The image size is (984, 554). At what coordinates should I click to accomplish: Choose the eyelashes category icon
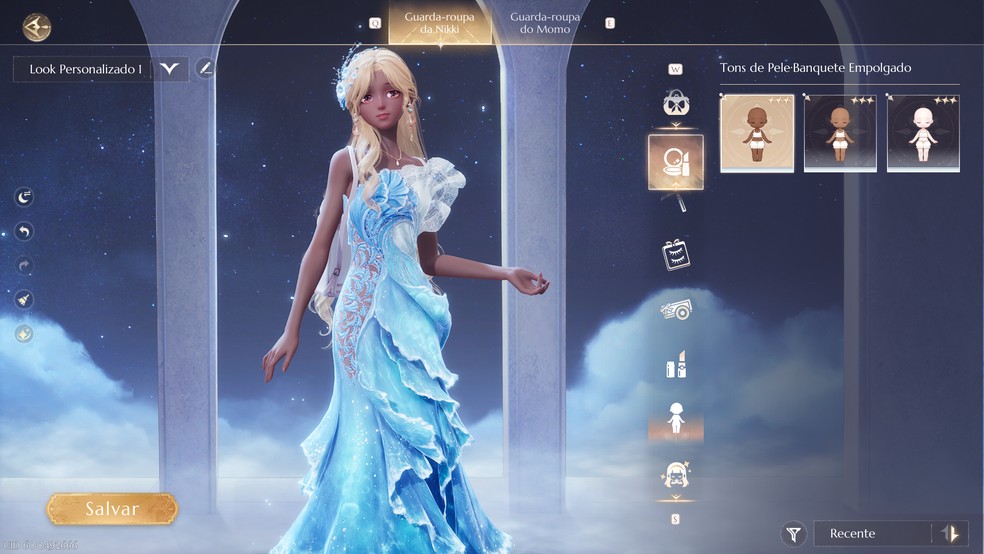(x=675, y=254)
